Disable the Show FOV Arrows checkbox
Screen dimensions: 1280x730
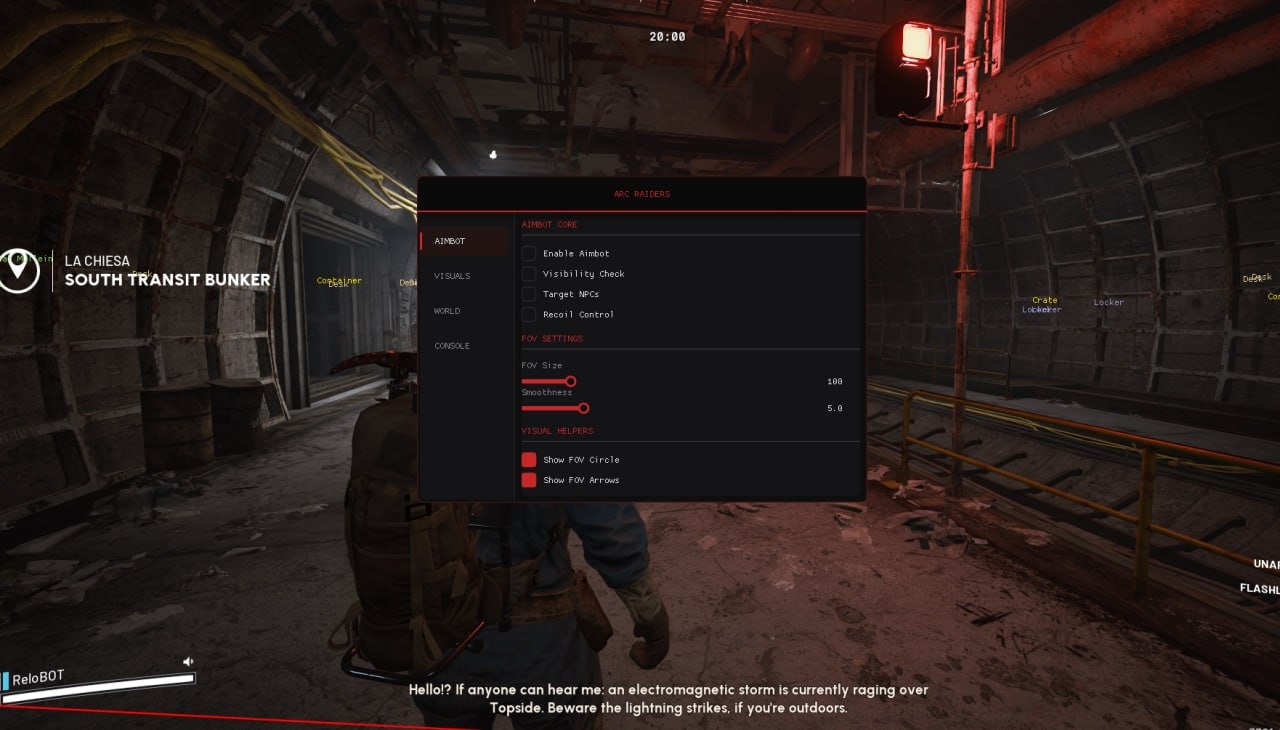click(x=529, y=480)
